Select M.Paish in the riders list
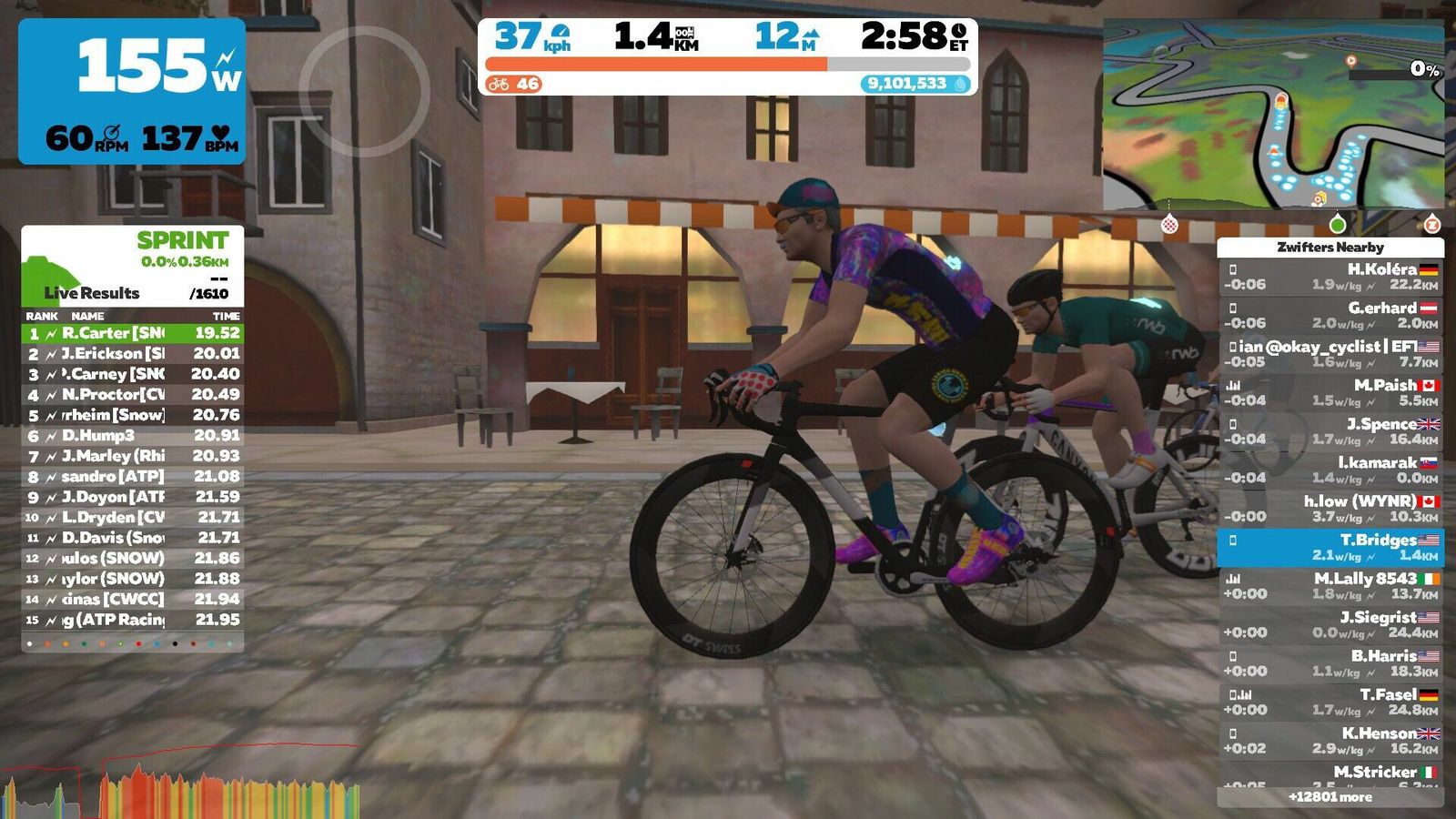1456x819 pixels. [1330, 392]
